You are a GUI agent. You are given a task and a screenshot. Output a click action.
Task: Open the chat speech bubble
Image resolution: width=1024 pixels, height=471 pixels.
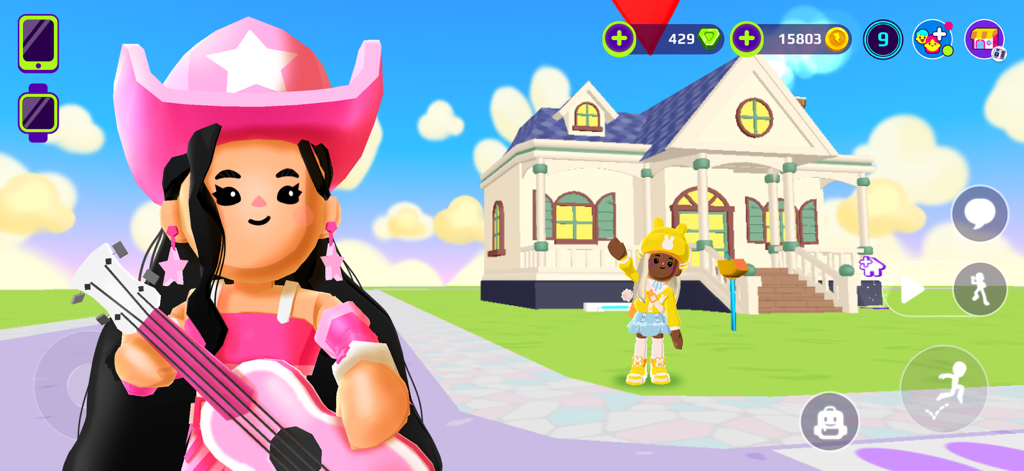click(979, 213)
